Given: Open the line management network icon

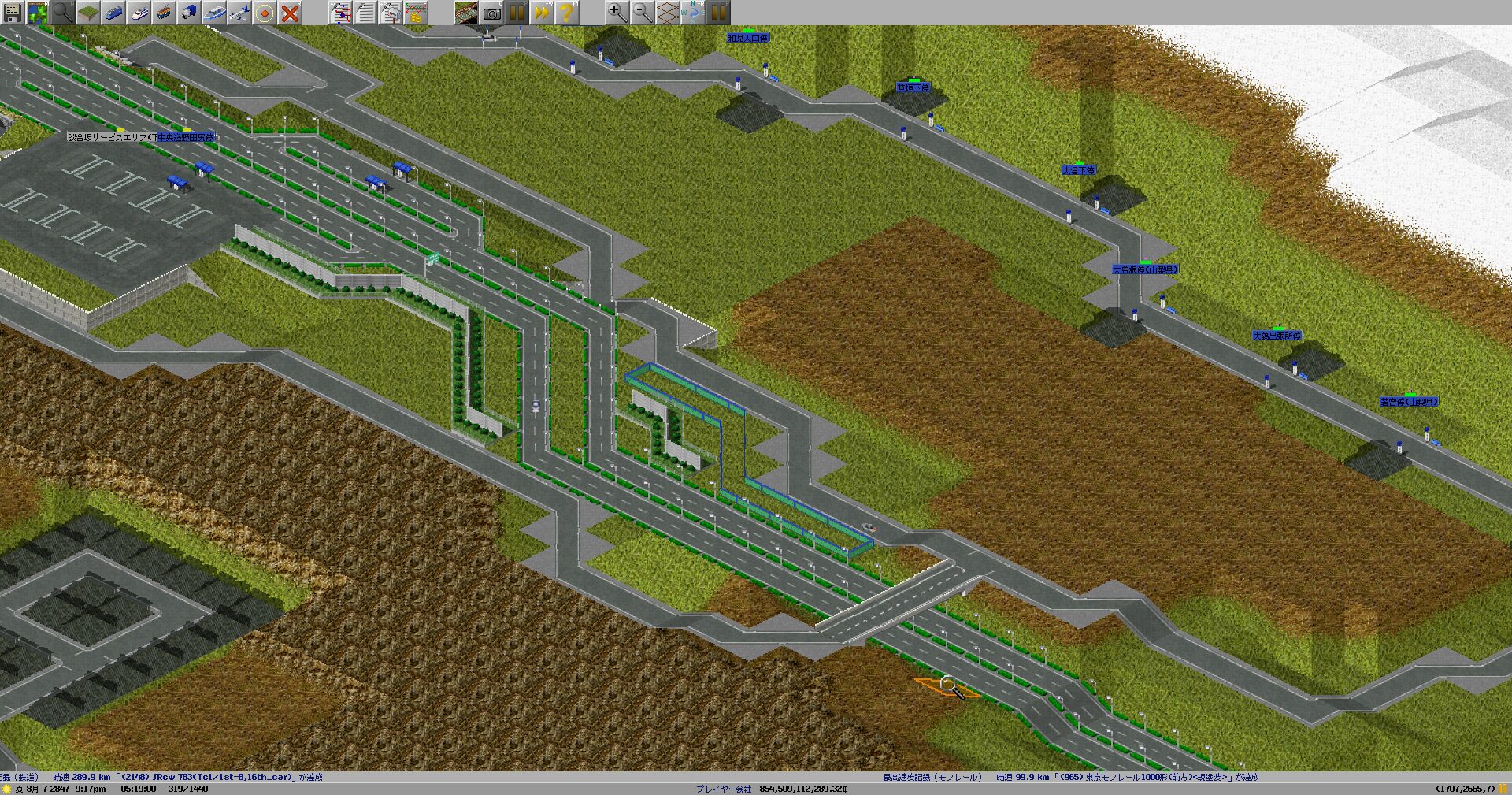Looking at the screenshot, I should (x=340, y=13).
